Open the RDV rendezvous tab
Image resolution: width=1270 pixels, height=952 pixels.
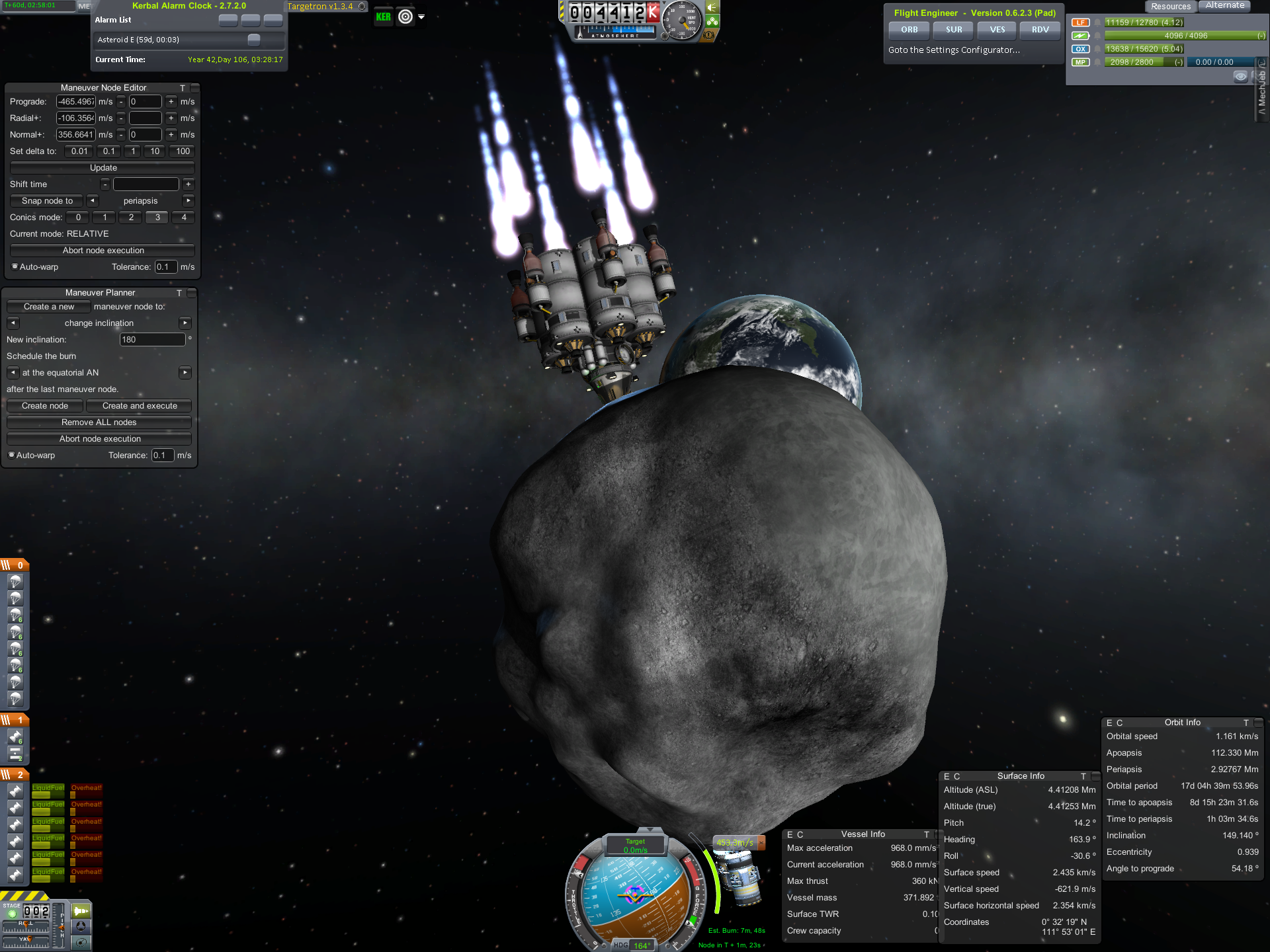[x=1040, y=30]
